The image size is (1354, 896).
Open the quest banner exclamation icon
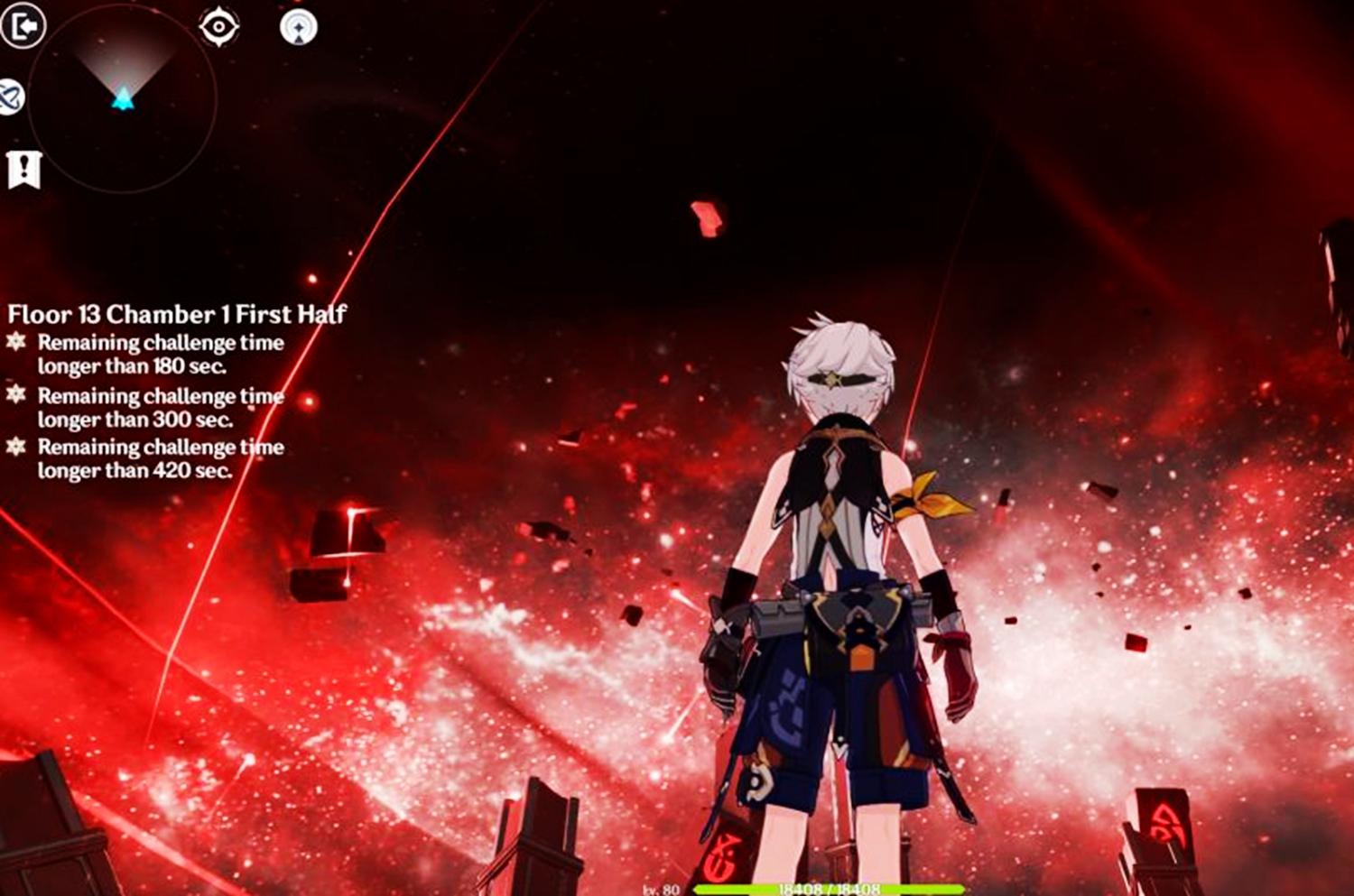(23, 170)
